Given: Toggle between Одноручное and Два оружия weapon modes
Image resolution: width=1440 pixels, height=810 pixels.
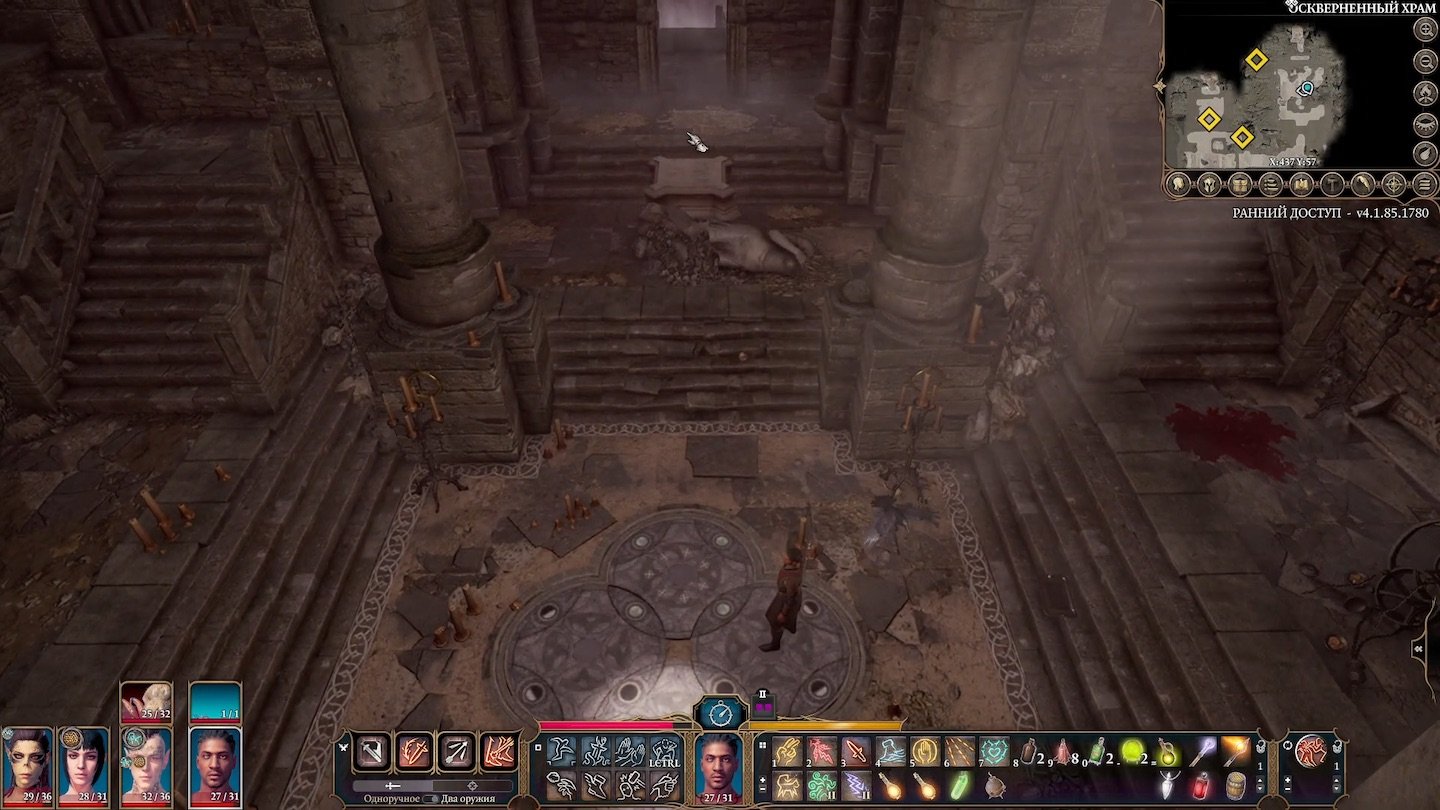Looking at the screenshot, I should [430, 799].
